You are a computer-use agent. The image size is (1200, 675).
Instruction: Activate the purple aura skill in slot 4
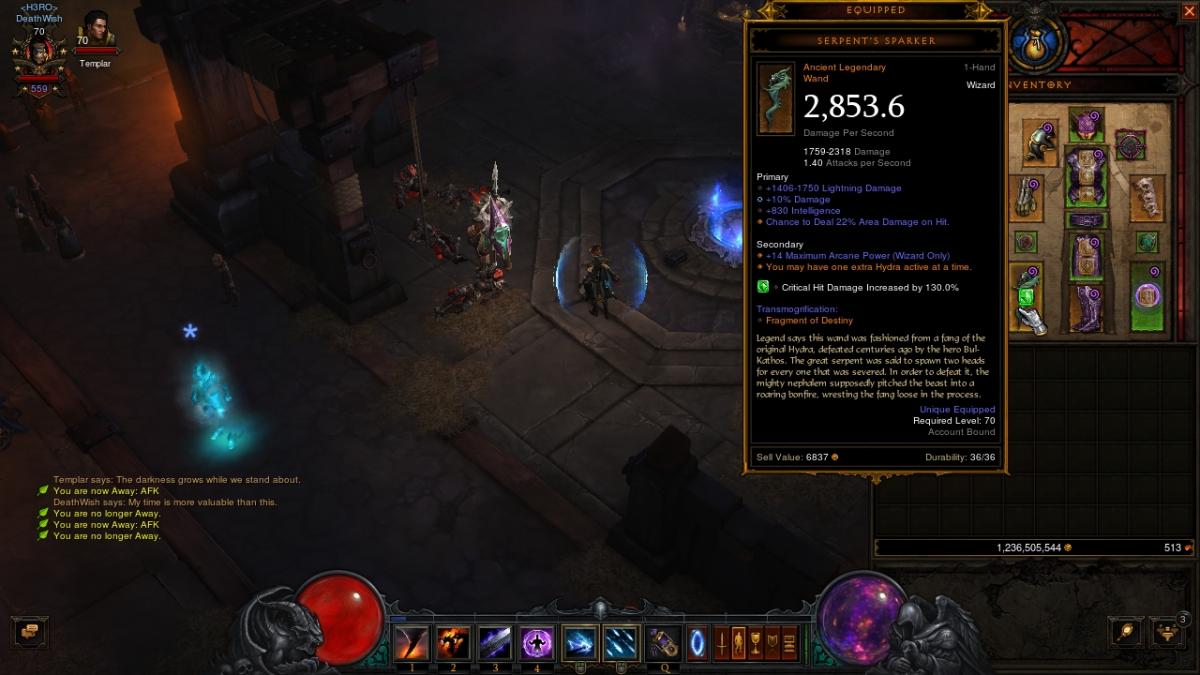pos(537,642)
